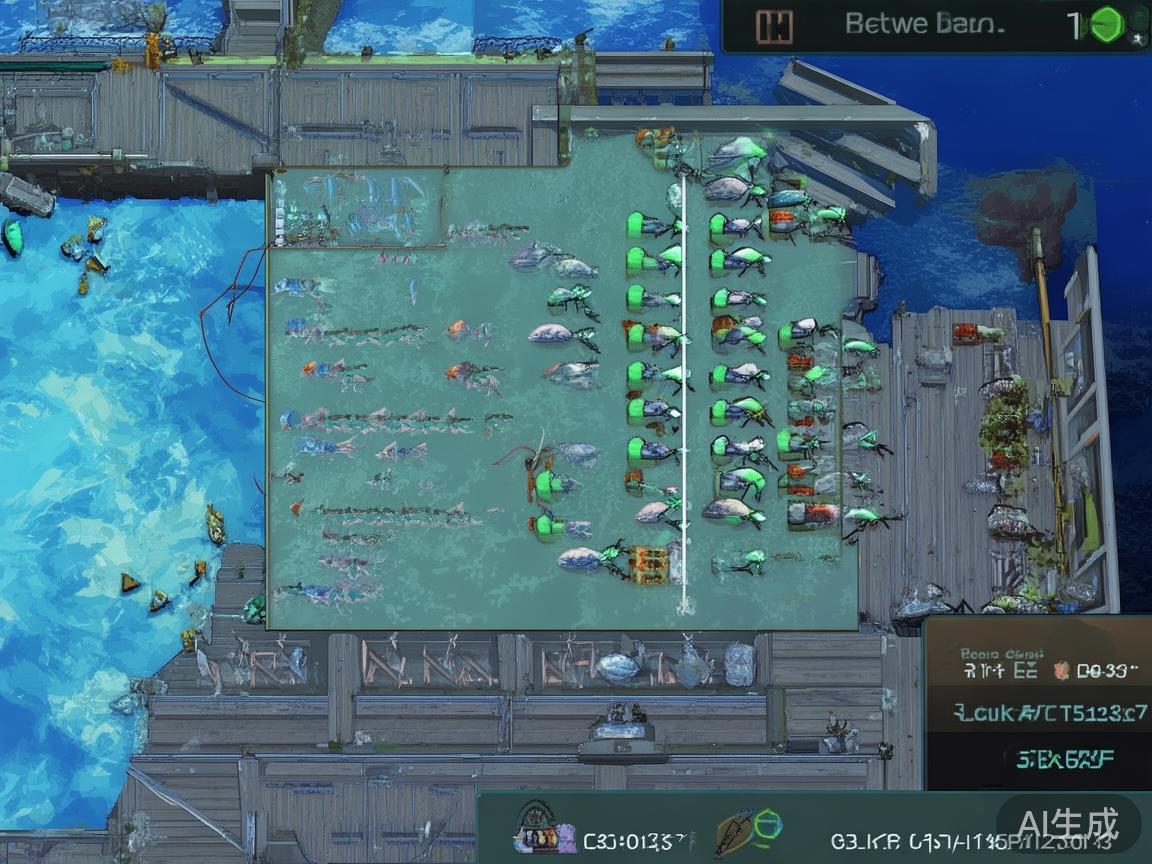Click the pause icon in the top bar
The width and height of the screenshot is (1152, 864).
[773, 27]
